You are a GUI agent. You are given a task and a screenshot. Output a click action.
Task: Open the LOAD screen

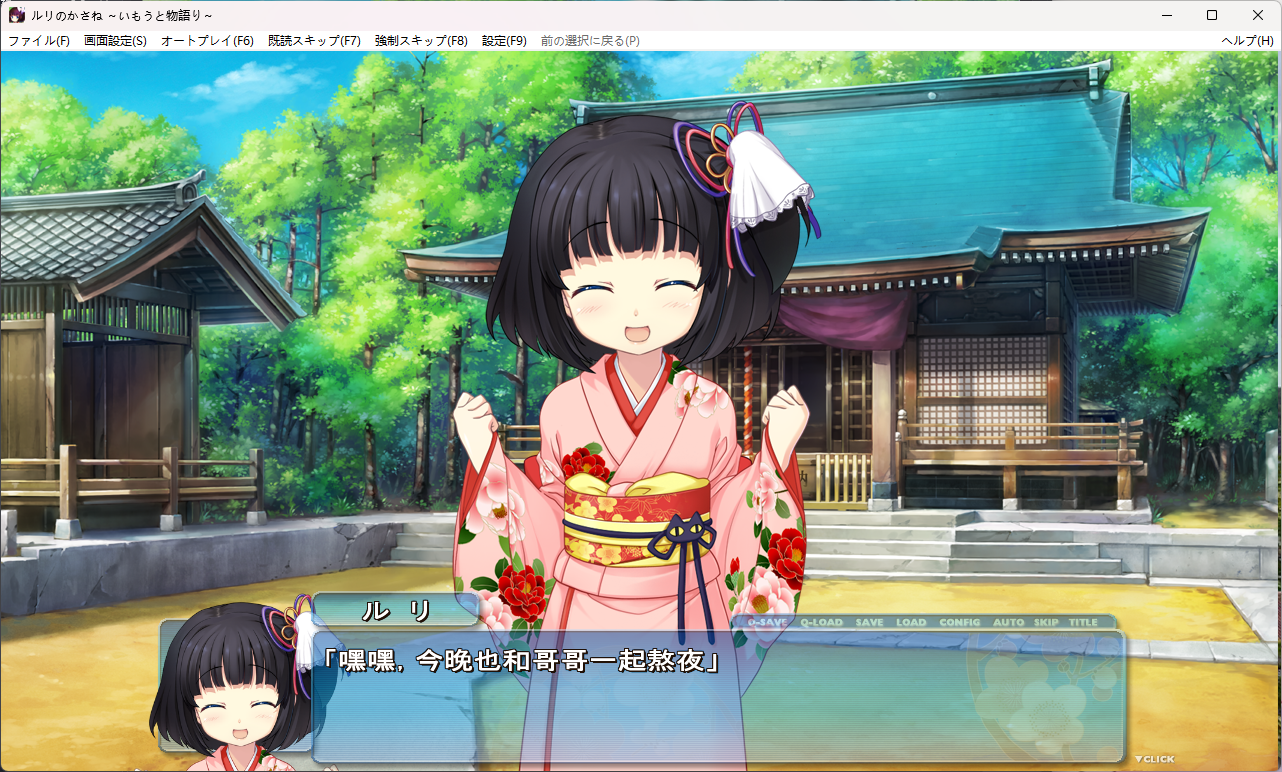(x=911, y=622)
